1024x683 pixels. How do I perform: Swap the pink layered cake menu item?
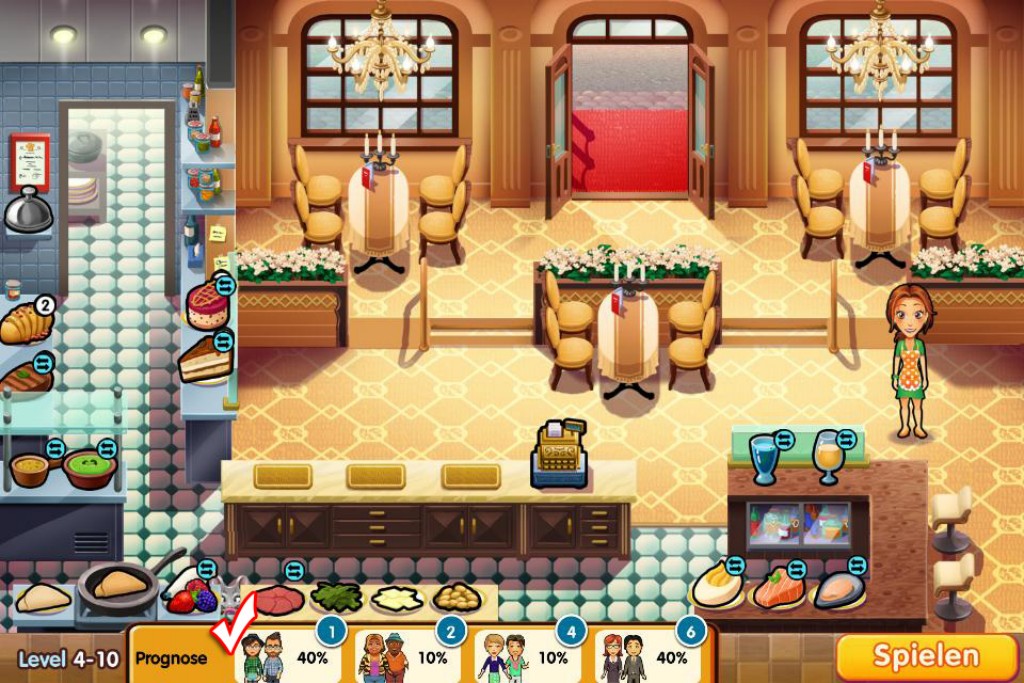tap(225, 286)
